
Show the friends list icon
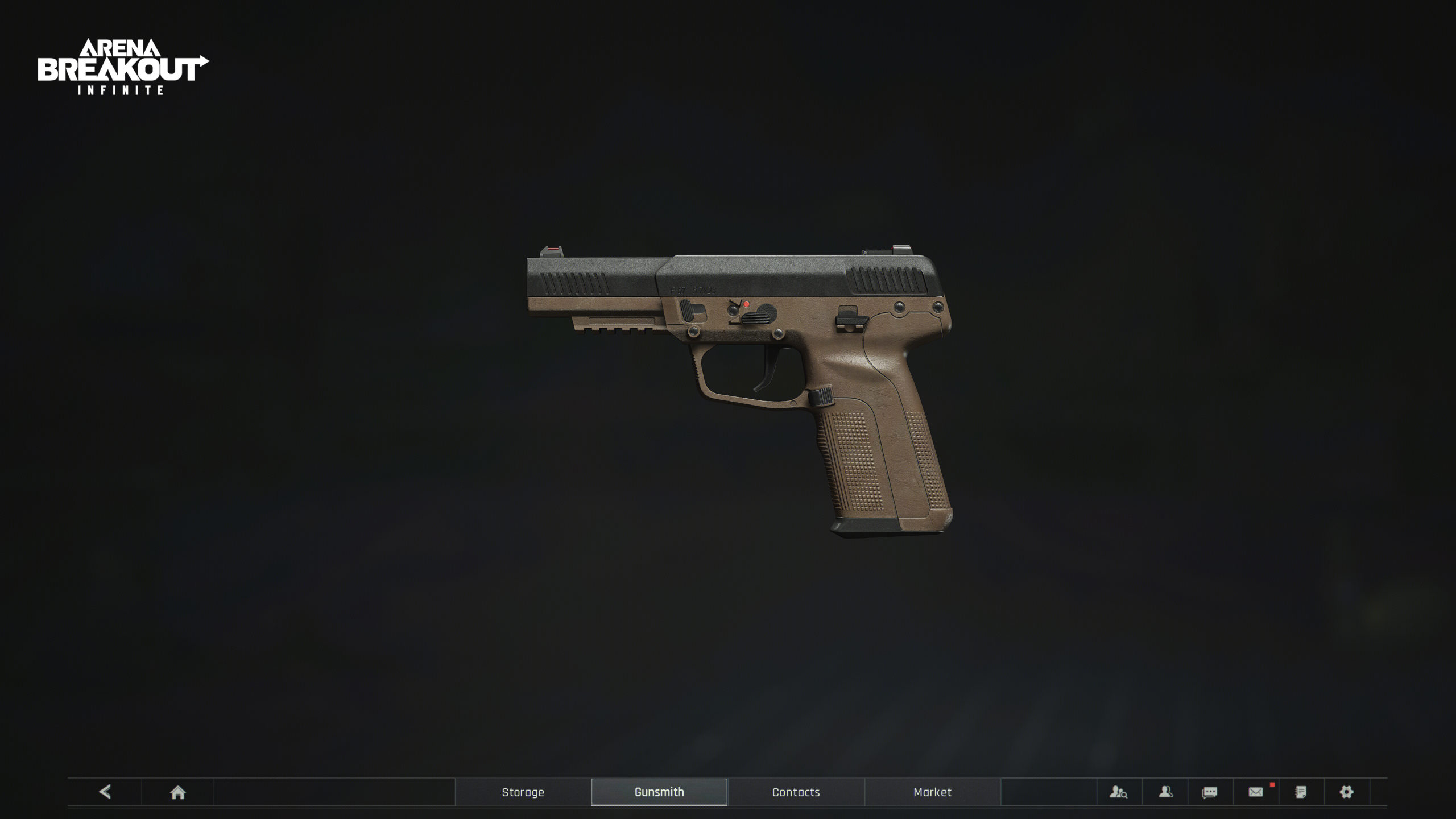point(1165,792)
